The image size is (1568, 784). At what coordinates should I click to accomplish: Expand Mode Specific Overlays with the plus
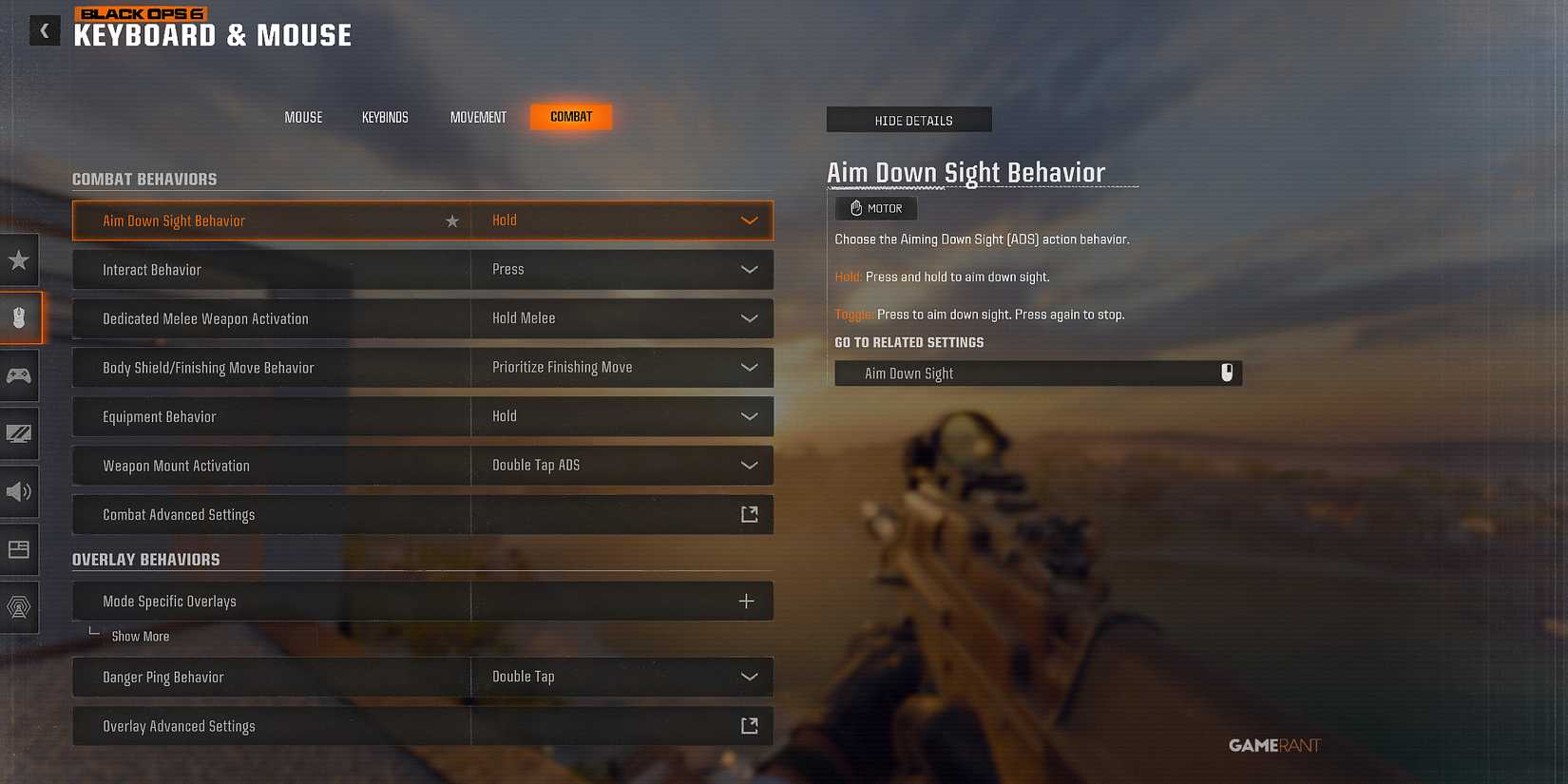click(746, 601)
